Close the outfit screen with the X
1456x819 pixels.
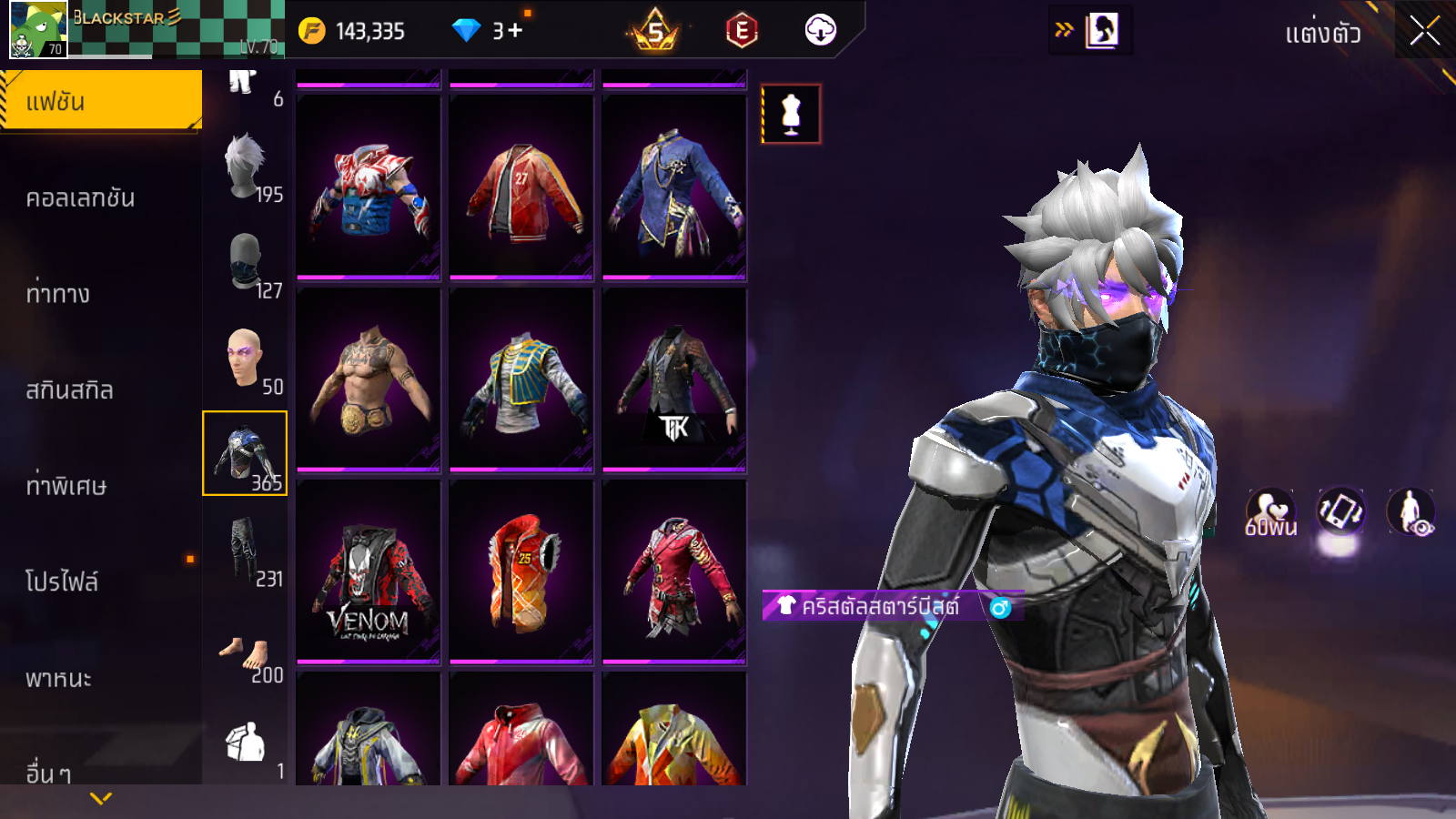[x=1424, y=32]
